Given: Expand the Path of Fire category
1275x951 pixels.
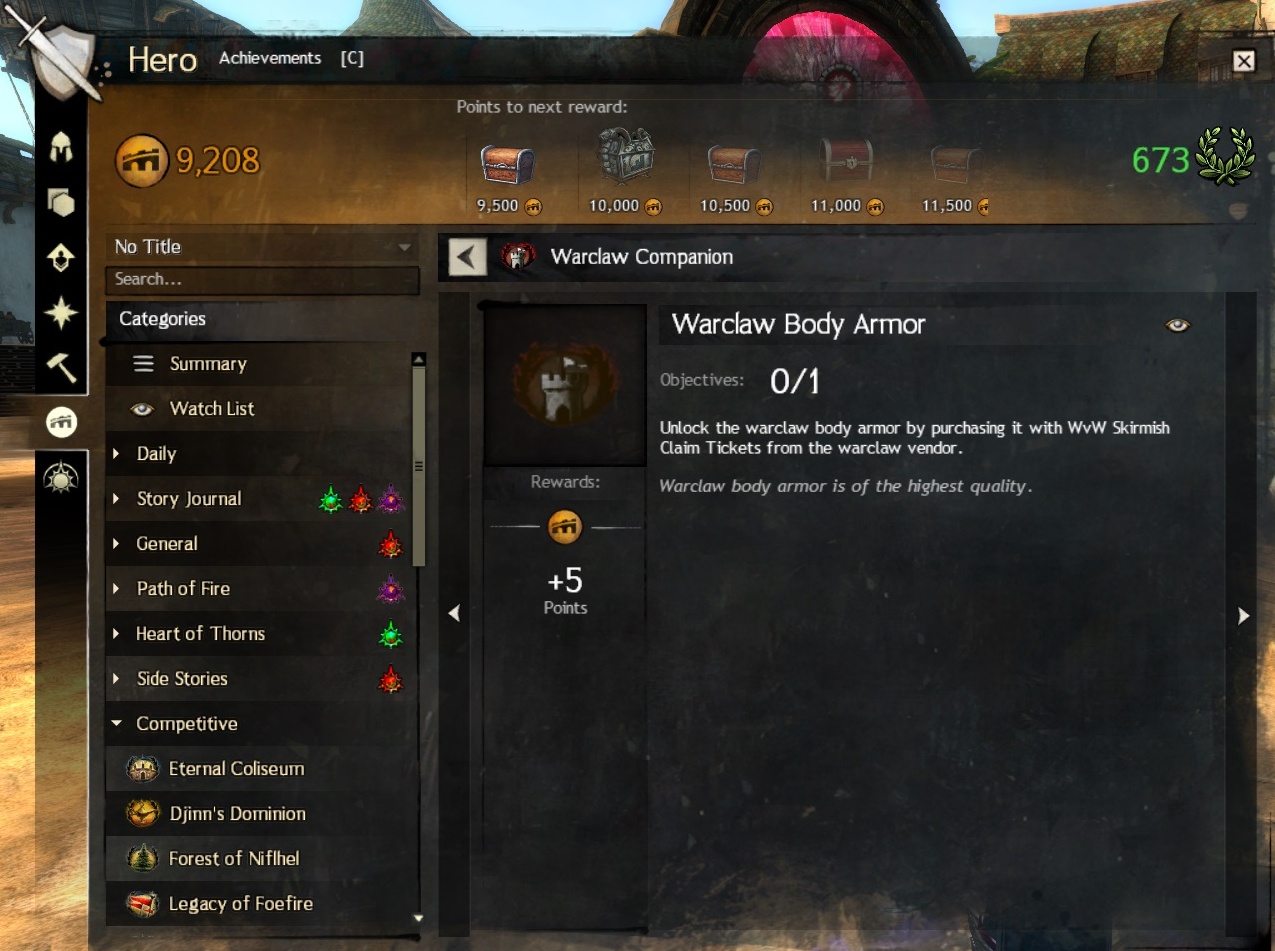Looking at the screenshot, I should pos(183,589).
